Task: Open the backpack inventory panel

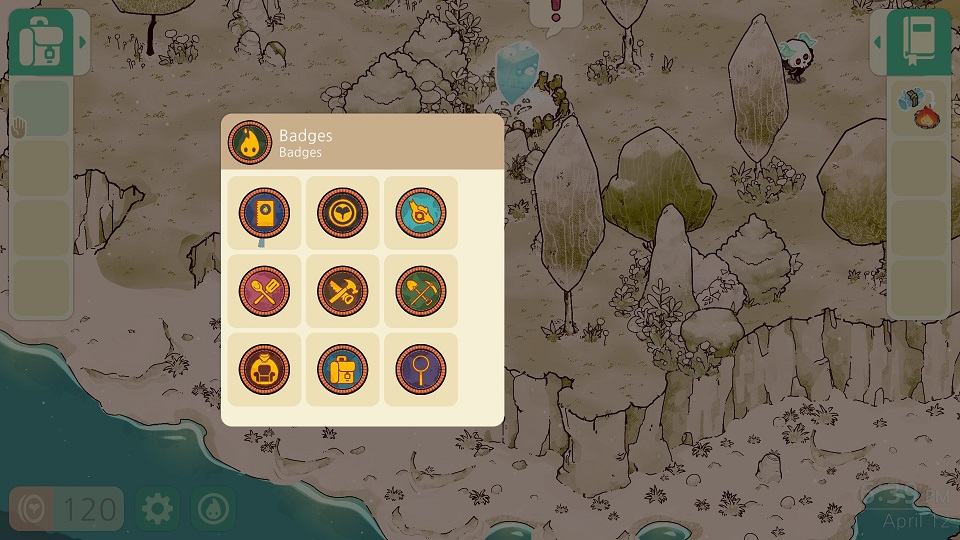Action: click(40, 42)
